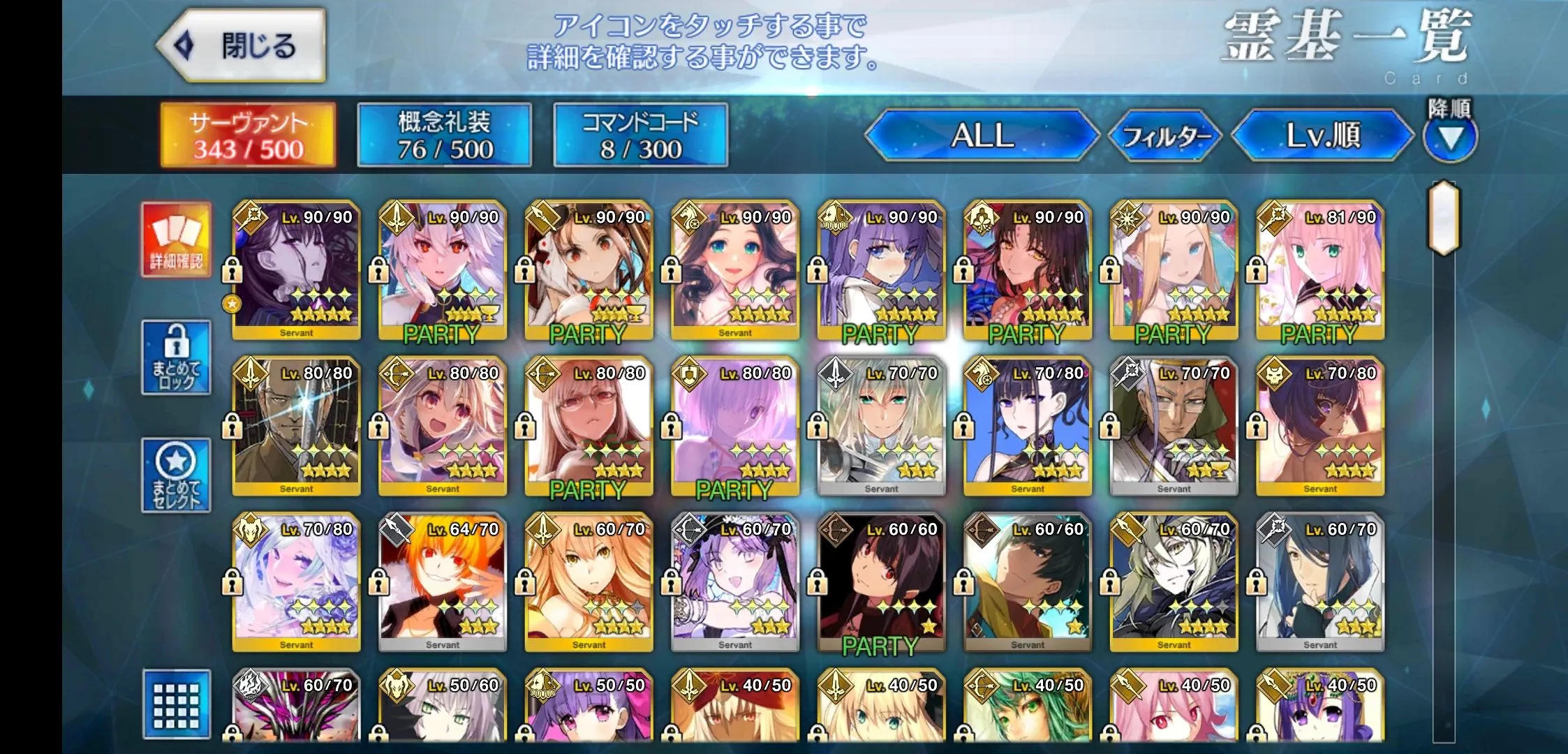Open the 概念礼装 tab
The height and width of the screenshot is (754, 1568).
coord(444,135)
